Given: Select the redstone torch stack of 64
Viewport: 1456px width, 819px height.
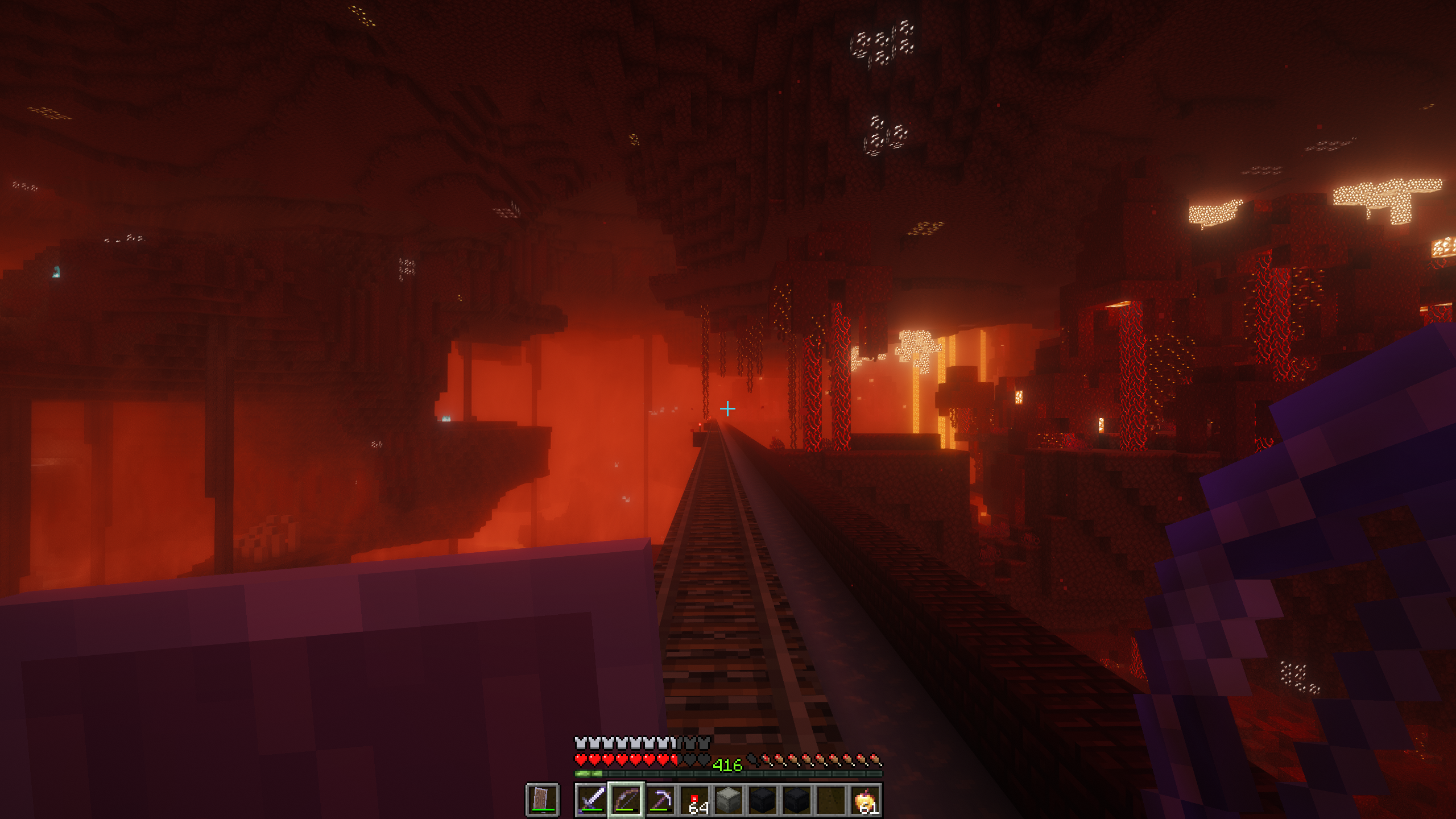Looking at the screenshot, I should [695, 800].
